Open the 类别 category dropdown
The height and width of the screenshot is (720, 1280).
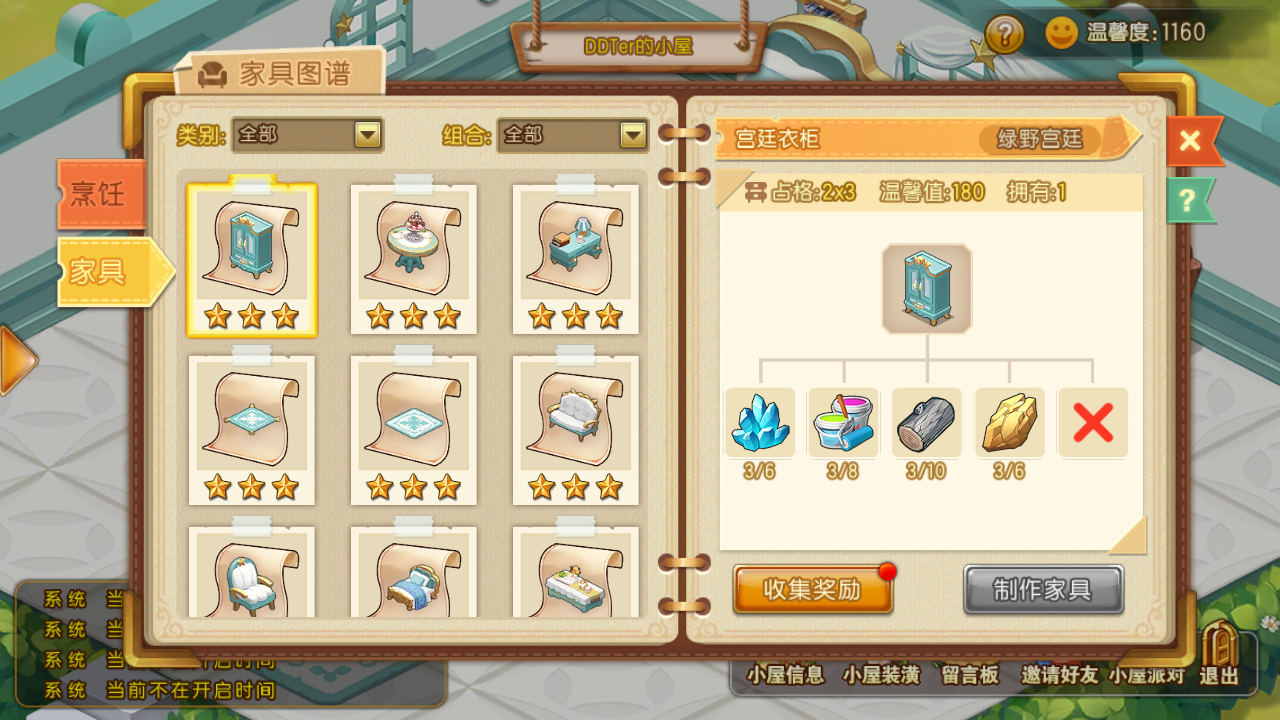pos(307,135)
